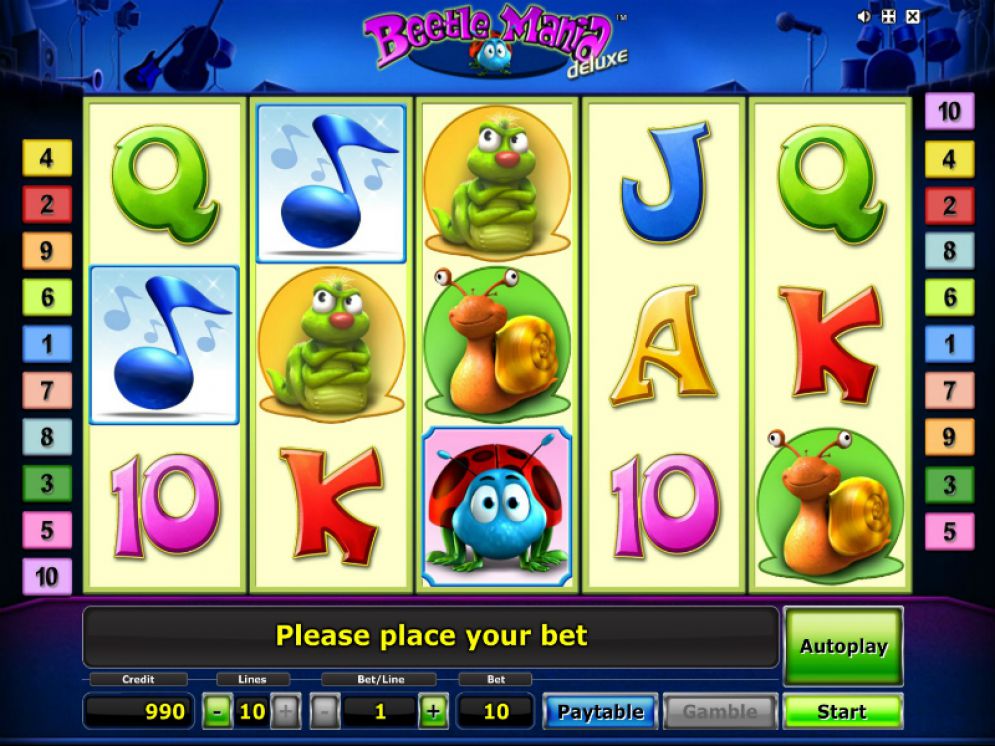995x746 pixels.
Task: Toggle the sound speaker icon
Action: [x=865, y=17]
